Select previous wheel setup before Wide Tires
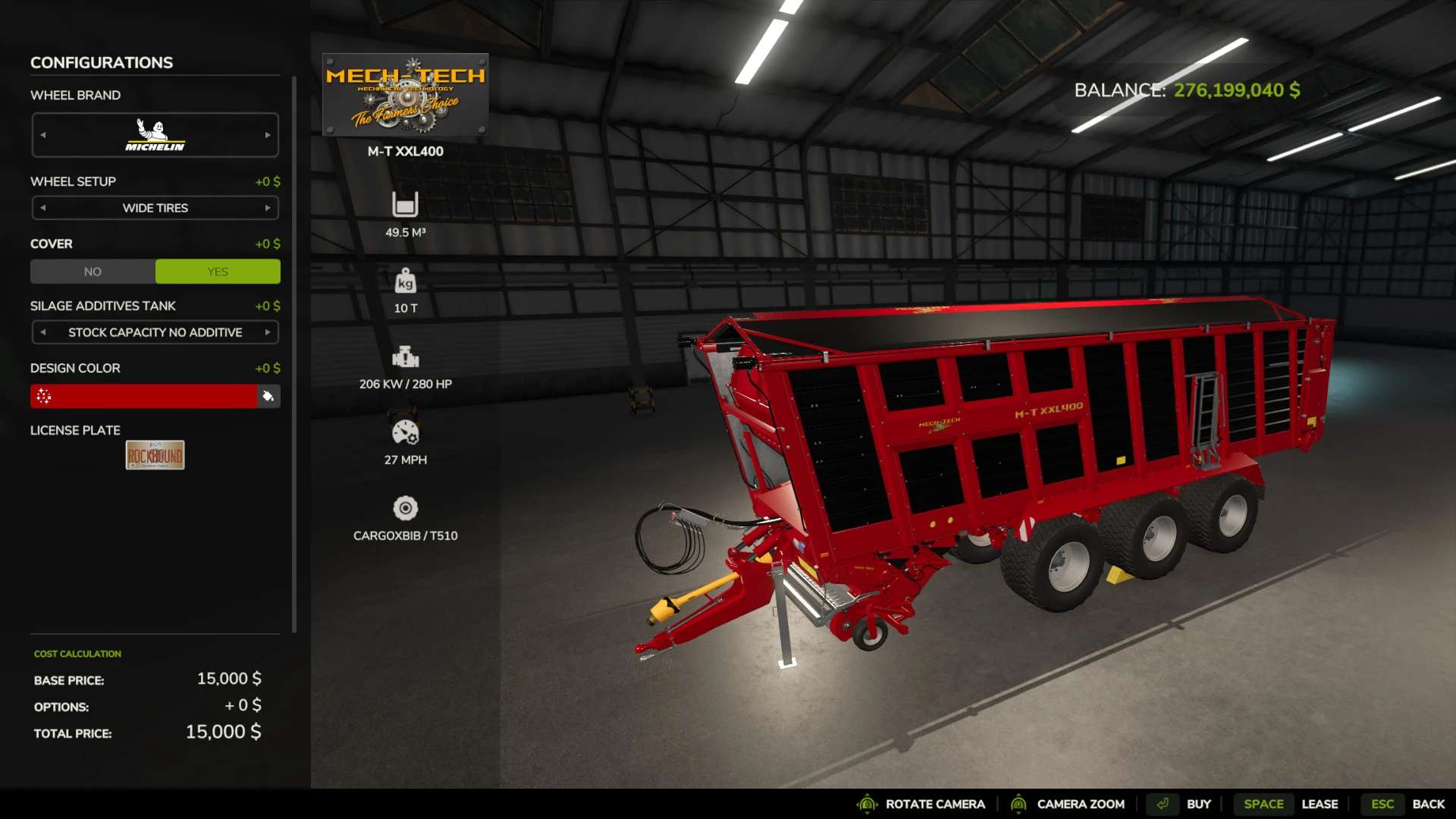This screenshot has height=819, width=1456. tap(43, 208)
